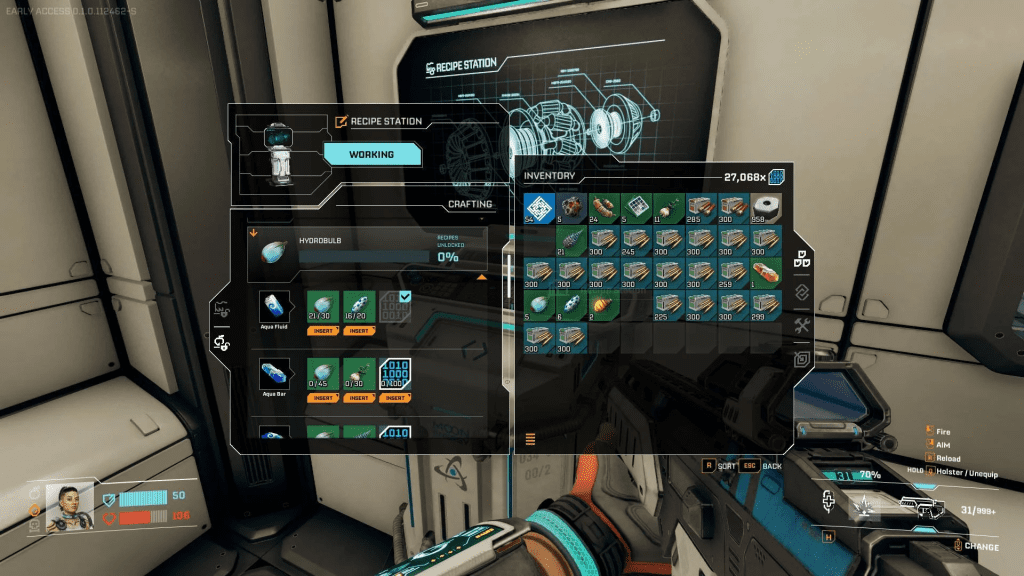Open the recipe station's upper side tab
Screen dimensions: 1024x576
coord(221,311)
